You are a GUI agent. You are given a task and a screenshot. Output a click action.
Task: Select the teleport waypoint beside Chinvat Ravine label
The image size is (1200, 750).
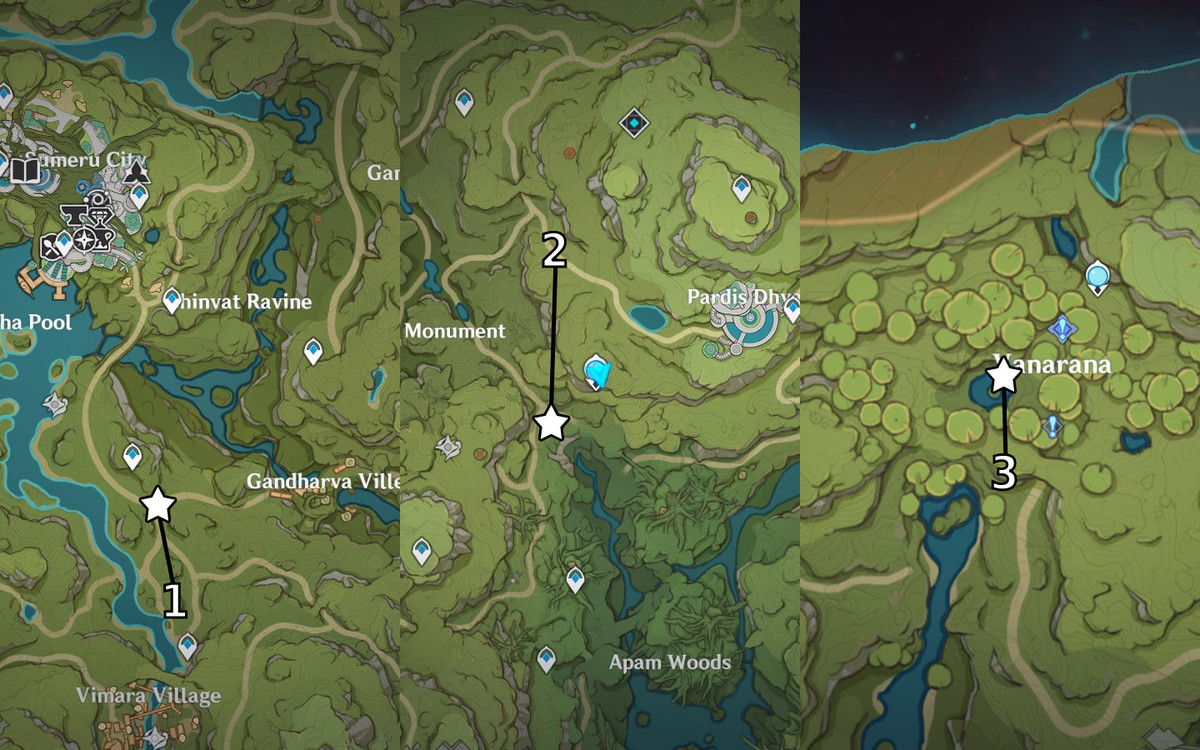tap(172, 299)
